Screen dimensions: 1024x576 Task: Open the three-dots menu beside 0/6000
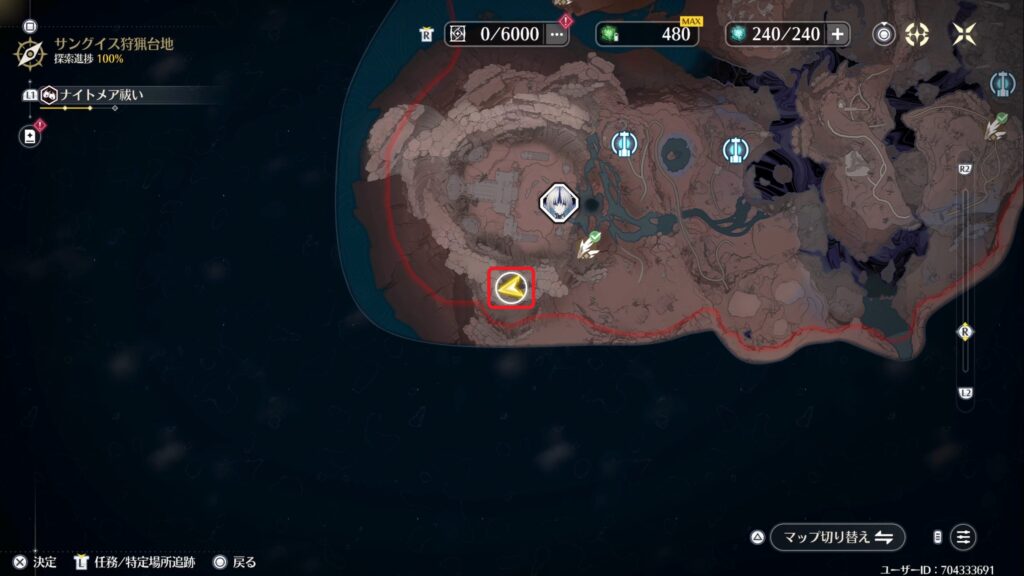(556, 34)
